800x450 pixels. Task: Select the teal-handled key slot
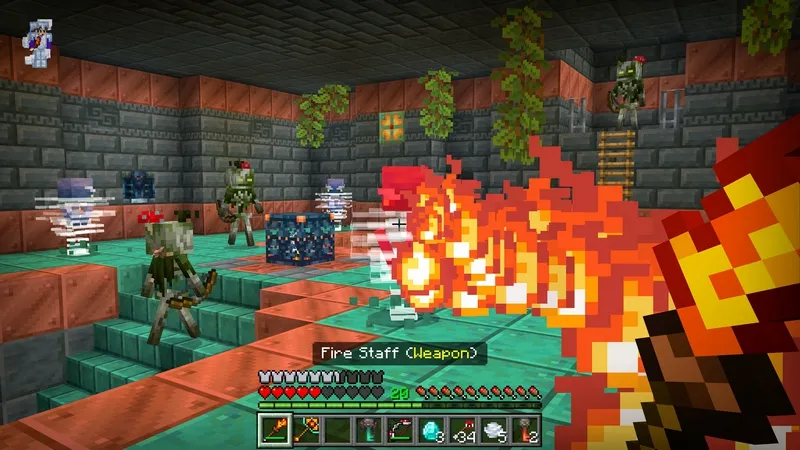(x=369, y=431)
